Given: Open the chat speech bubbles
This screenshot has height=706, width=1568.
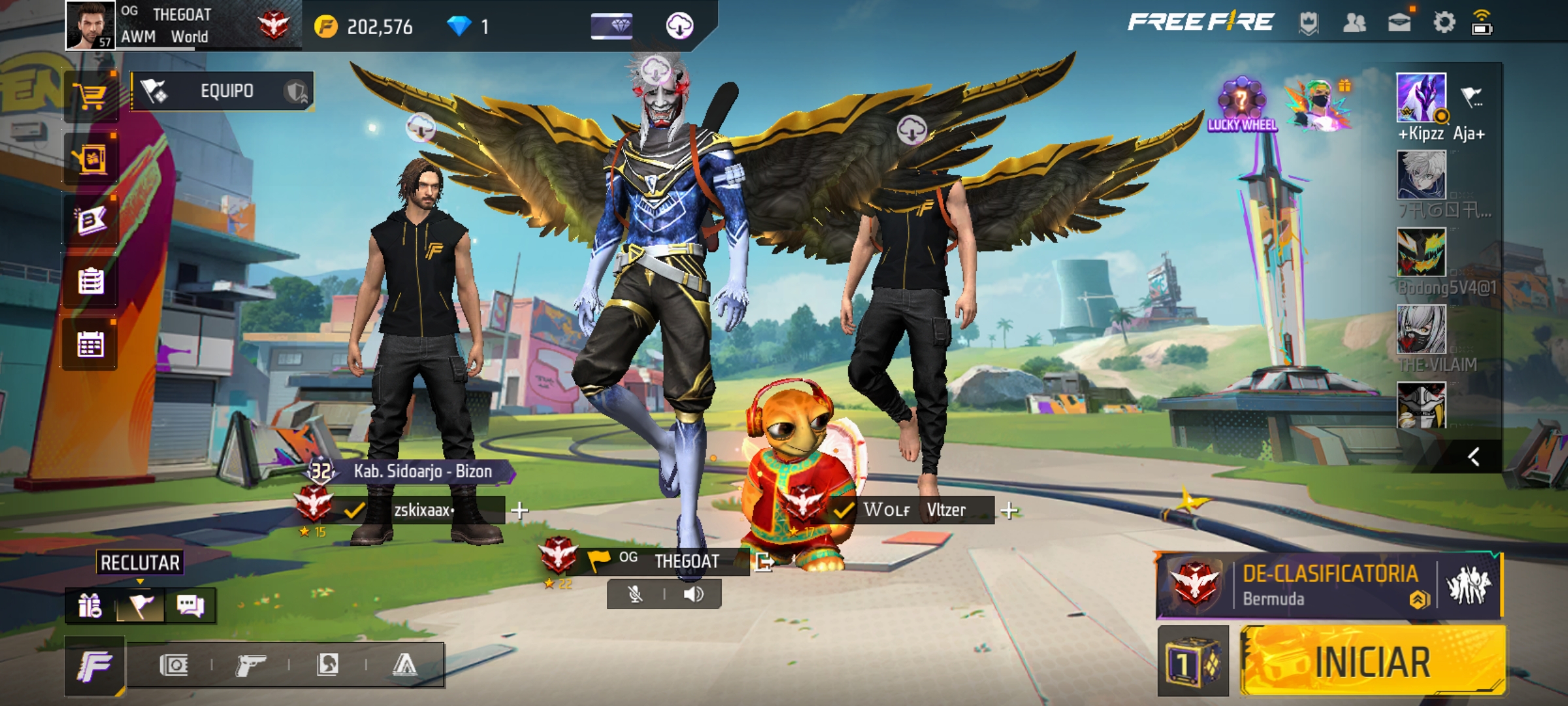Looking at the screenshot, I should 190,606.
